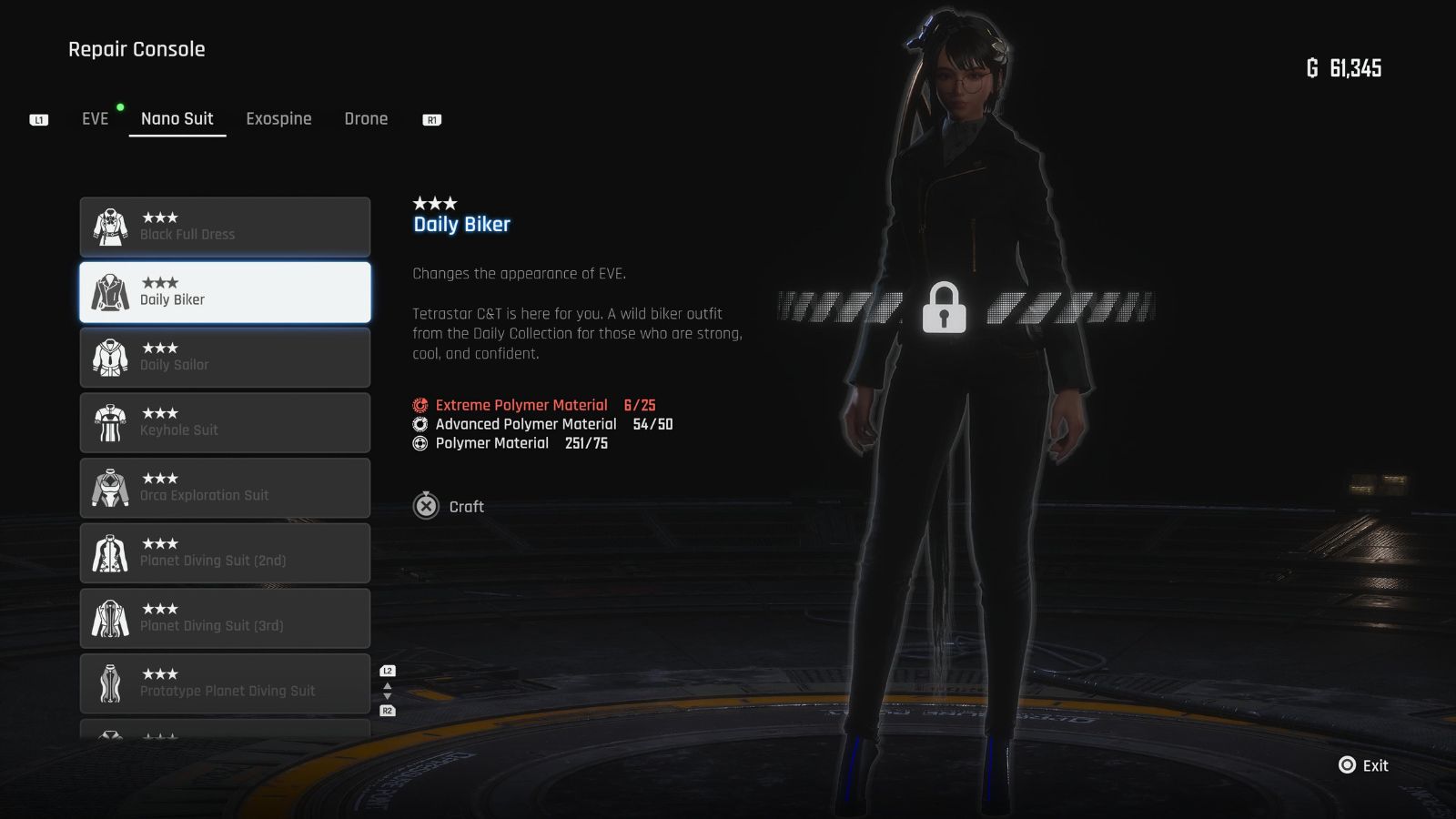
Task: Click the X craft button icon
Action: [x=426, y=507]
